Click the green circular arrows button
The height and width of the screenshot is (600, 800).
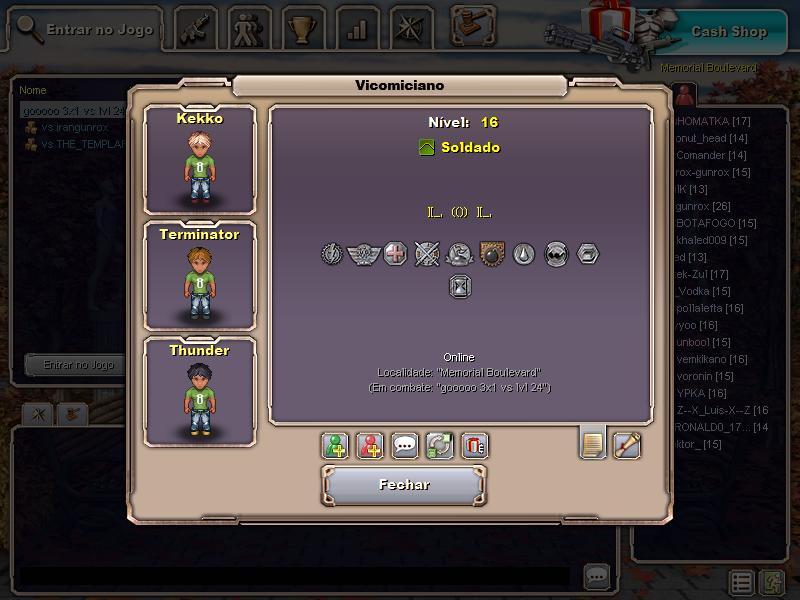pos(440,445)
